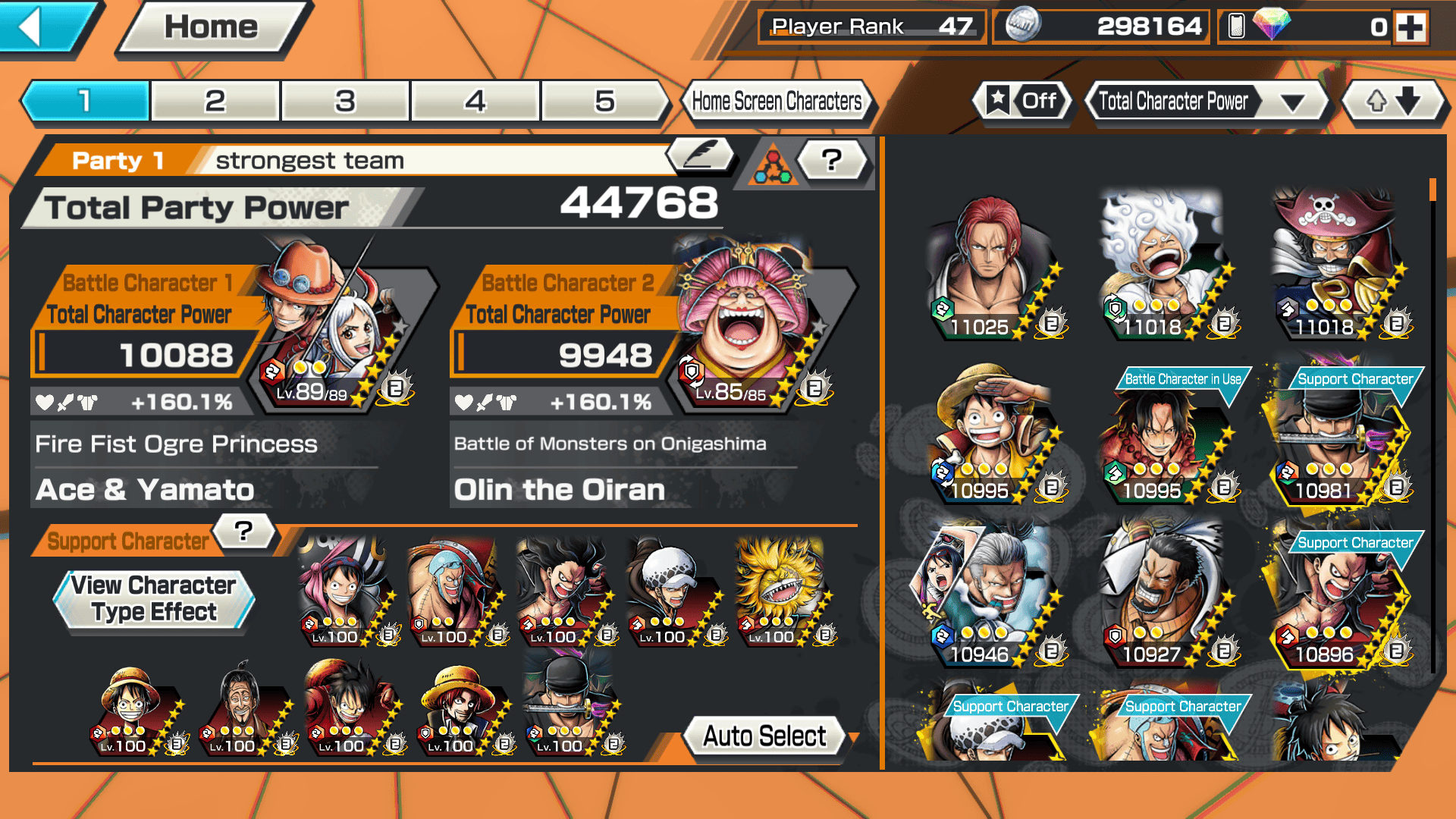Image resolution: width=1456 pixels, height=819 pixels.
Task: Return to the Home screen
Action: pyautogui.click(x=212, y=28)
